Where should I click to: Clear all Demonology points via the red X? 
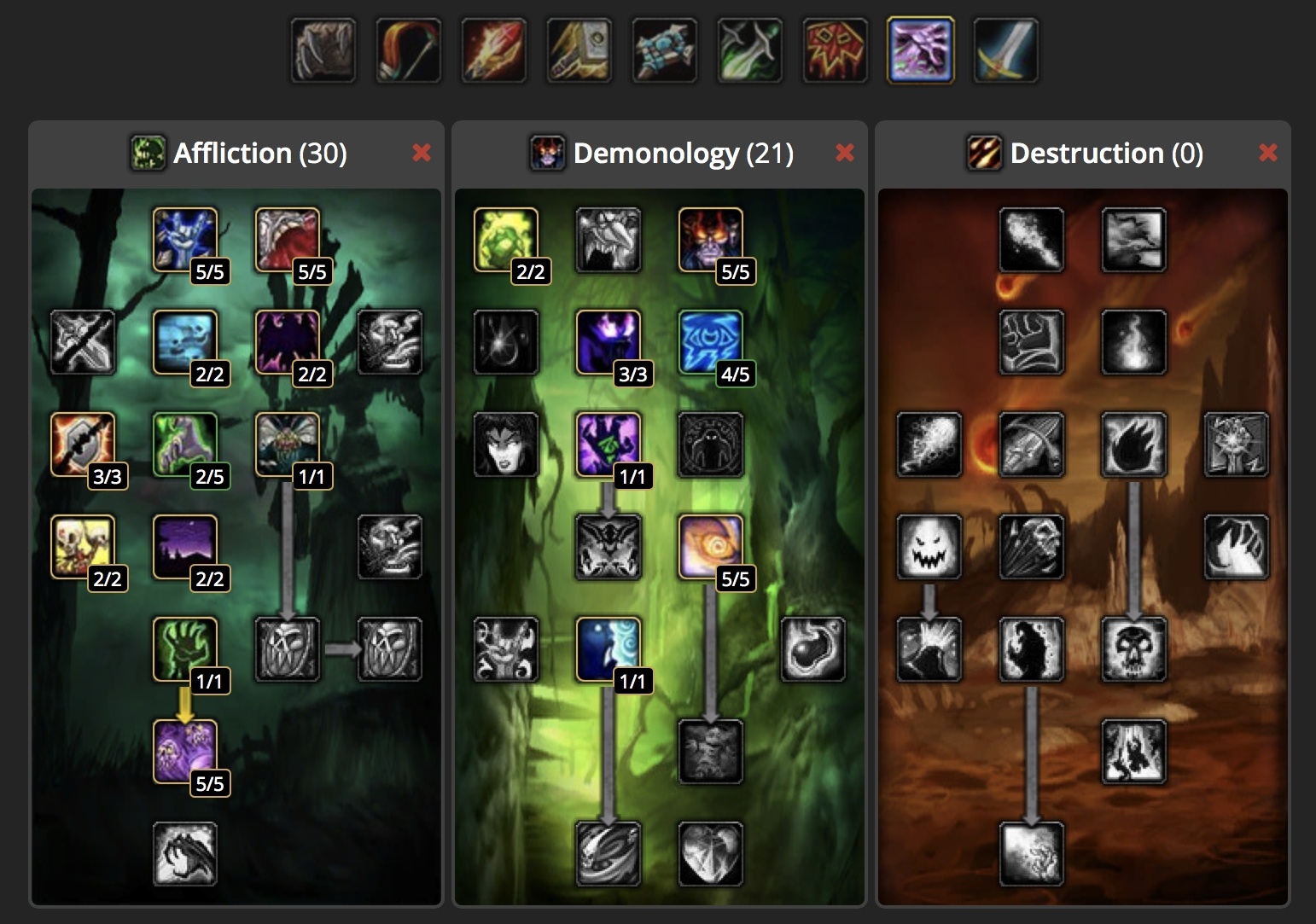point(844,154)
